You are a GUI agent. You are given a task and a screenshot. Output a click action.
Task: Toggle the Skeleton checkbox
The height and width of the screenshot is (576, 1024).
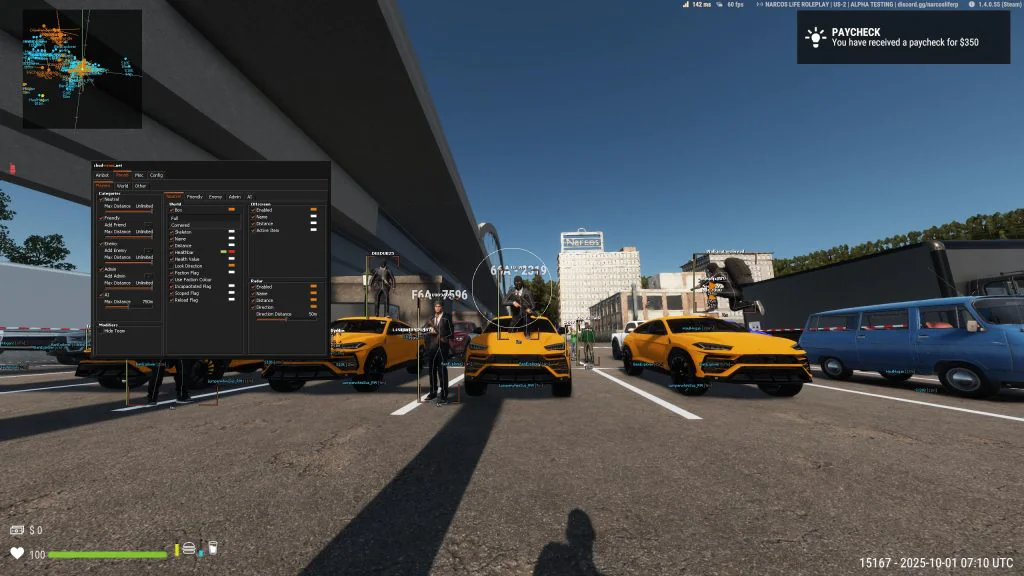(x=169, y=232)
